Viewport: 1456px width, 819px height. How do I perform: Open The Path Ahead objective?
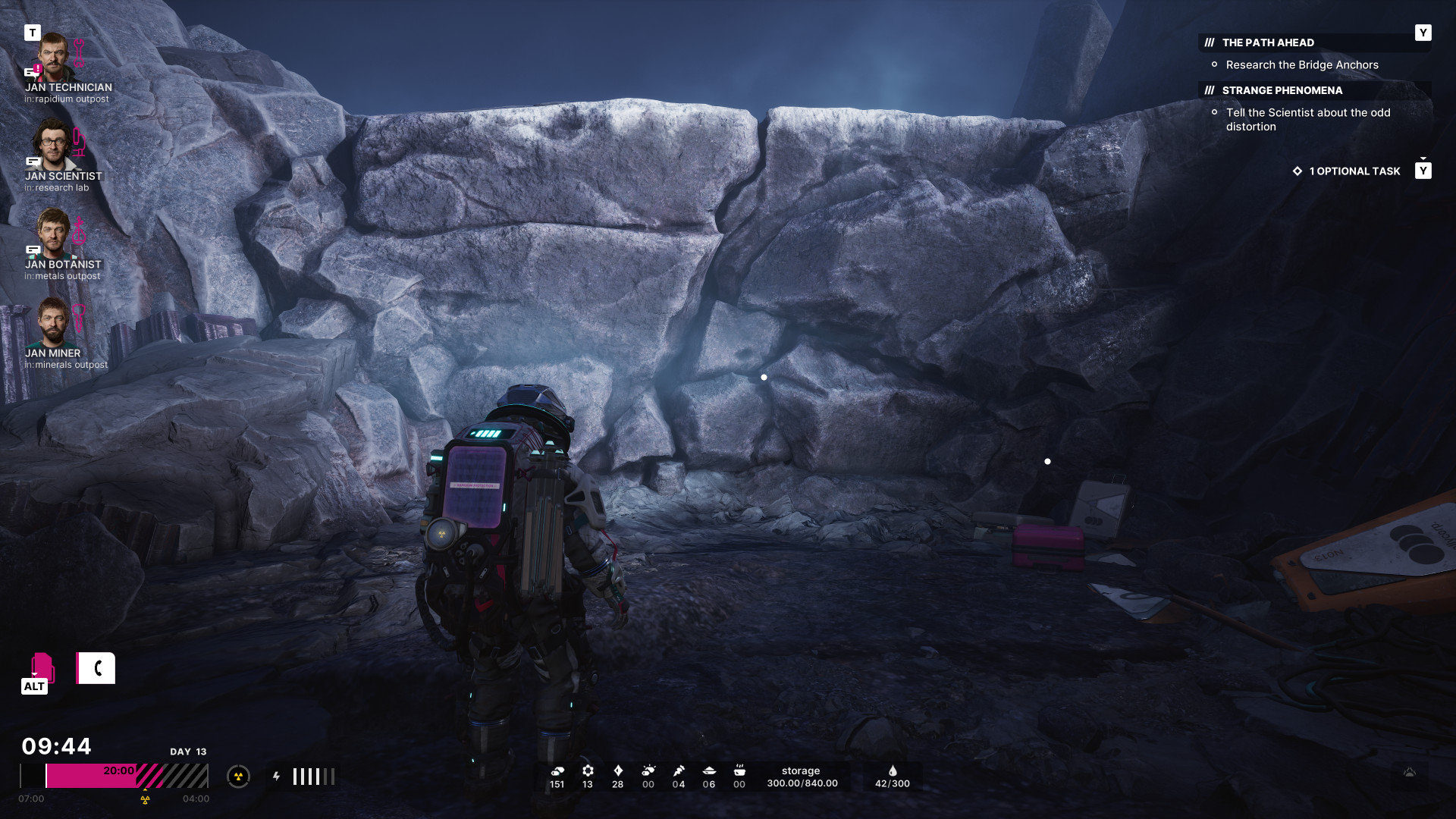coord(1268,43)
